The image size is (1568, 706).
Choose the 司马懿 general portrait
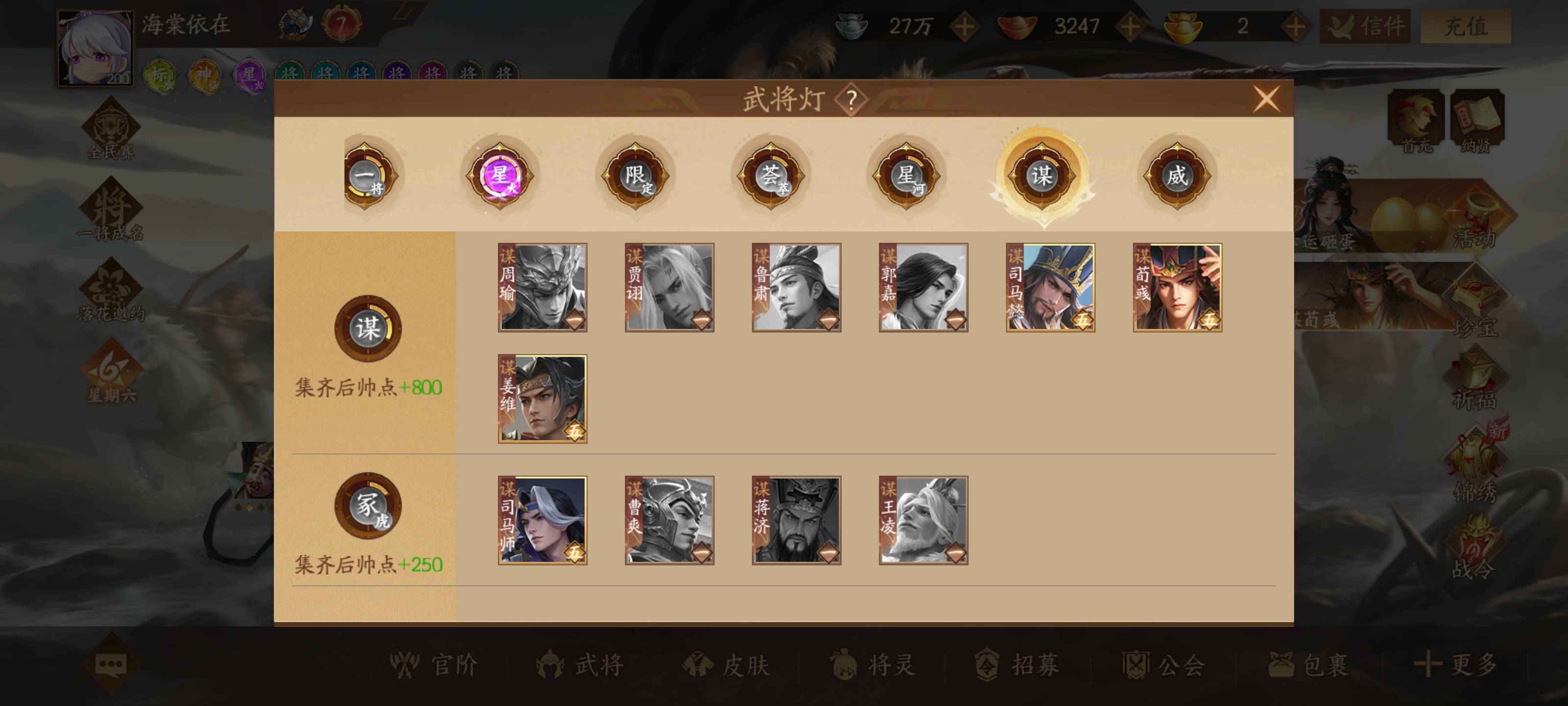(1050, 287)
